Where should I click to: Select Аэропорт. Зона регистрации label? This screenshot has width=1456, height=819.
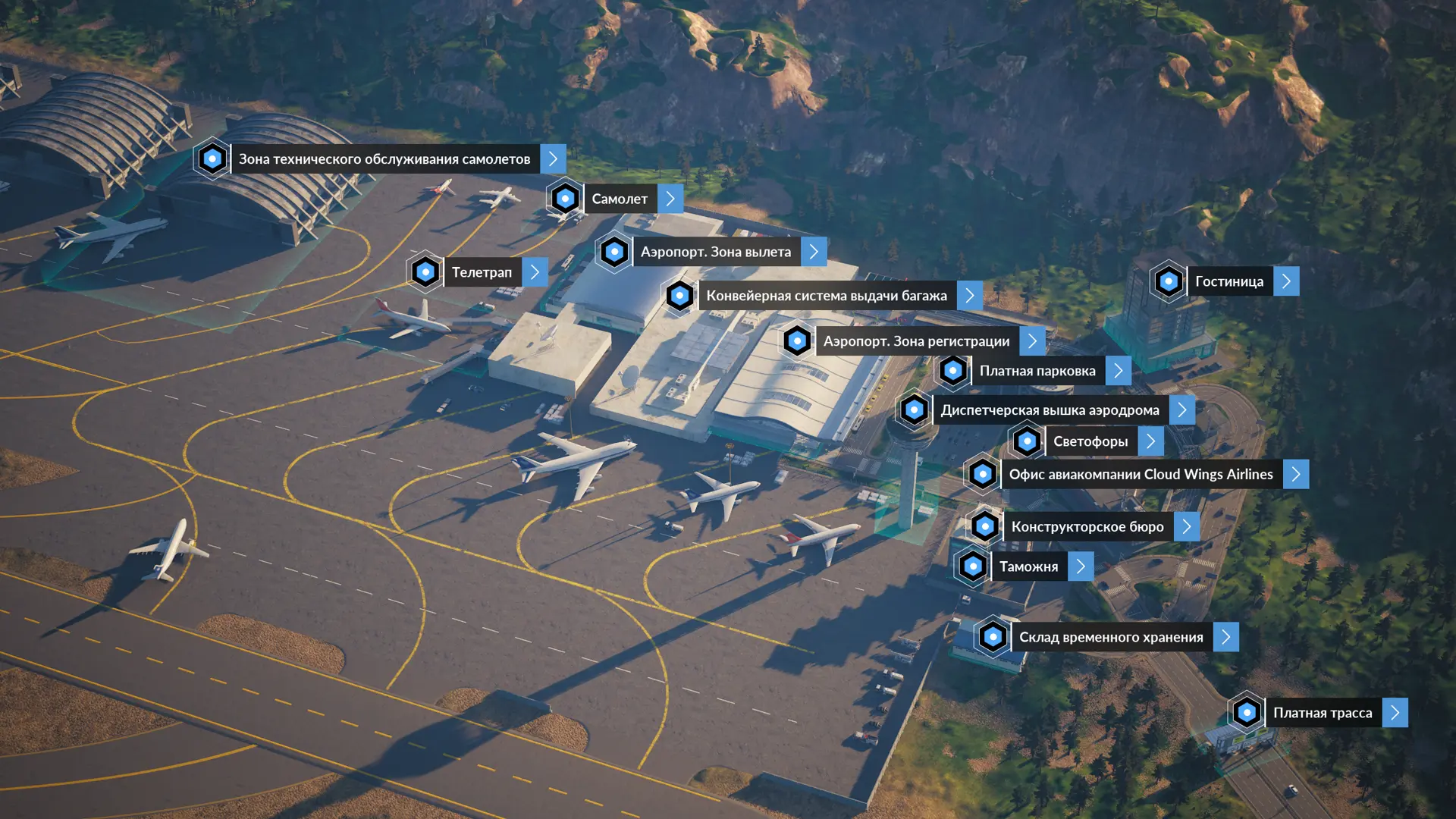(916, 341)
